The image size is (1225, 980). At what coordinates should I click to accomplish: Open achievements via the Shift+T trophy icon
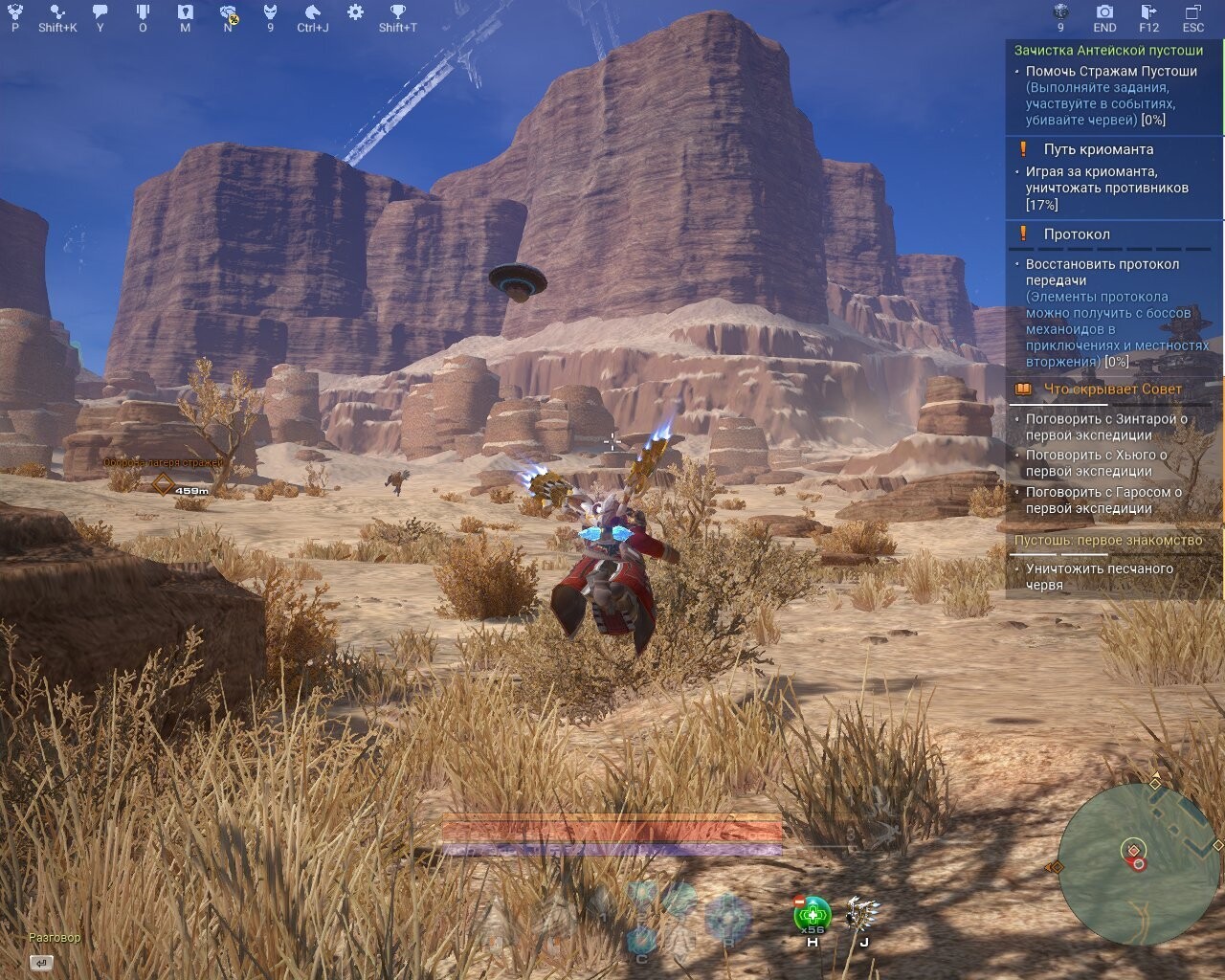(396, 12)
